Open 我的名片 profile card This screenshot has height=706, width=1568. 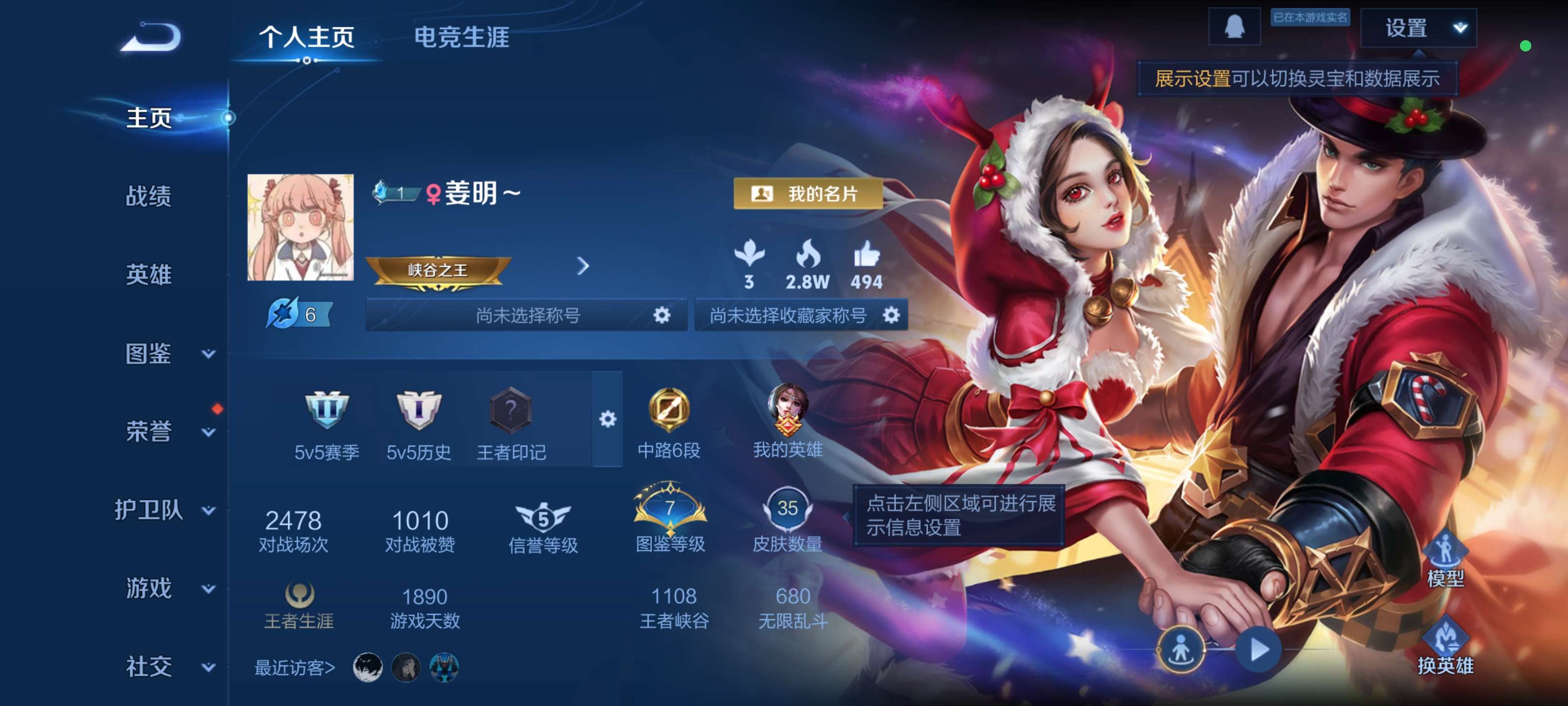pos(808,194)
